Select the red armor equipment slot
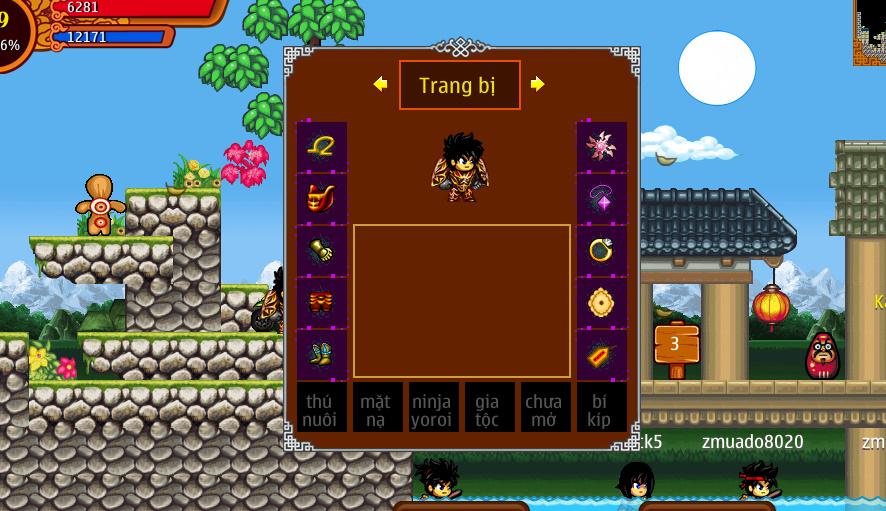Image resolution: width=886 pixels, height=511 pixels. click(x=322, y=198)
